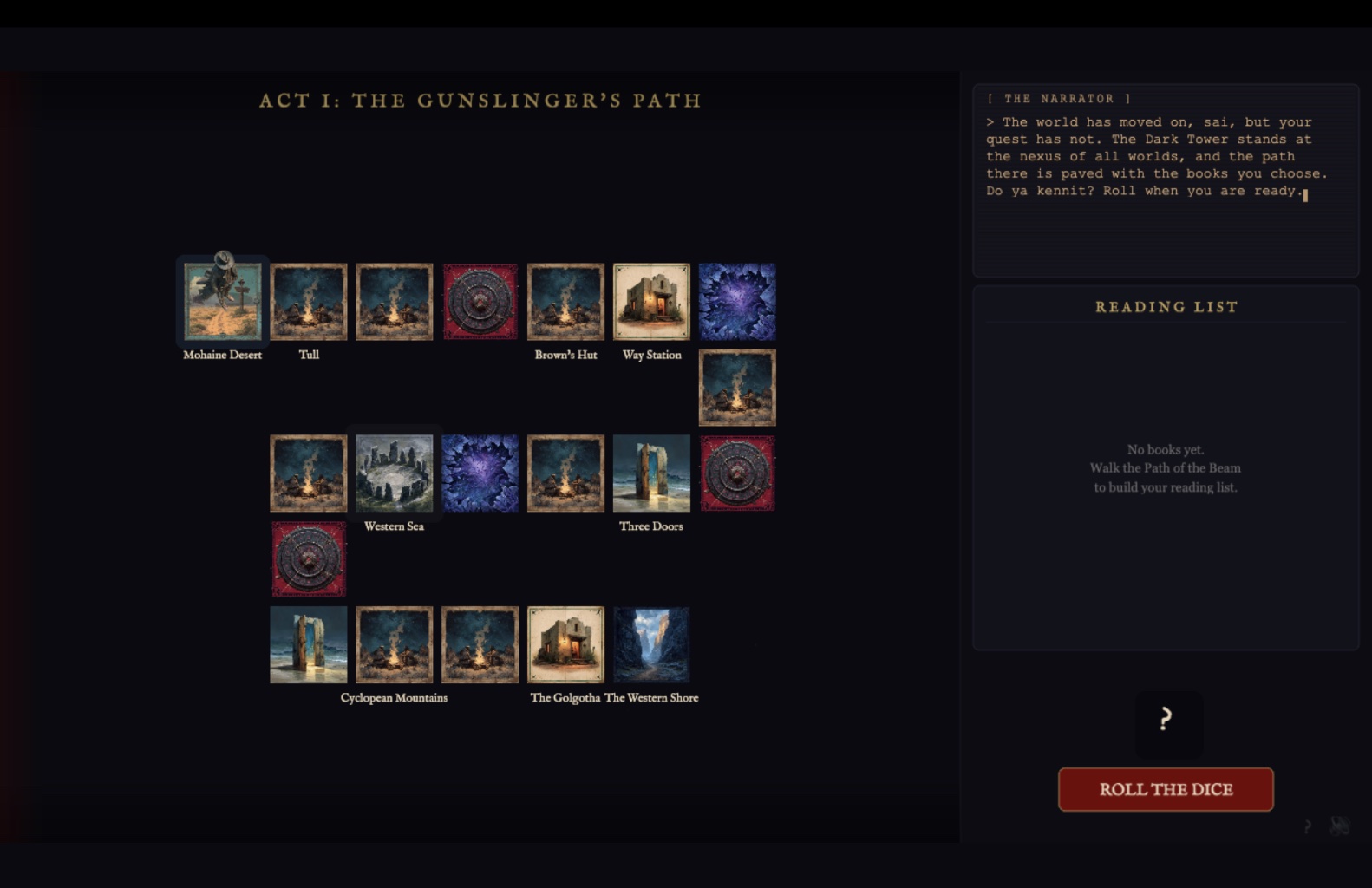Select the Tull campfire tile
The width and height of the screenshot is (1372, 888).
tap(309, 302)
